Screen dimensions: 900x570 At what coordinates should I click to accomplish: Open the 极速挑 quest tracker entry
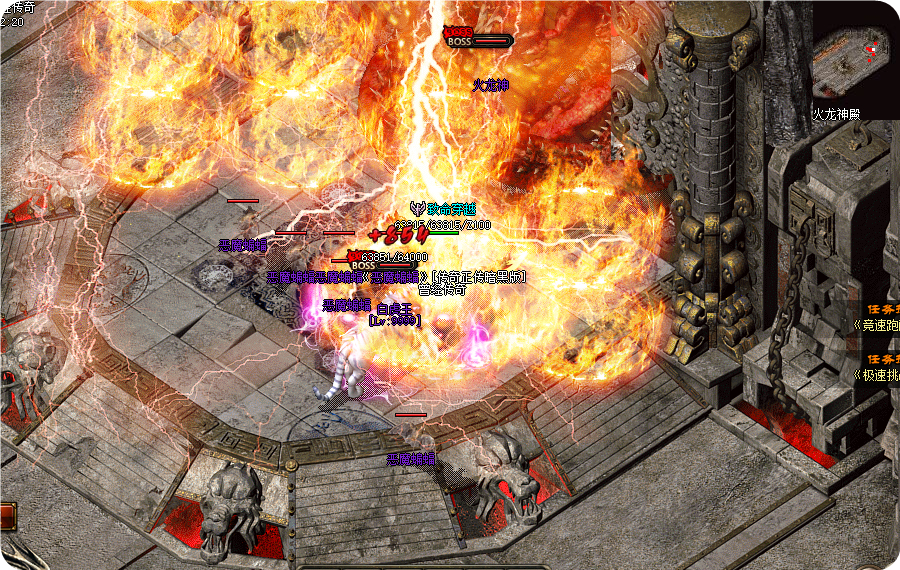876,374
